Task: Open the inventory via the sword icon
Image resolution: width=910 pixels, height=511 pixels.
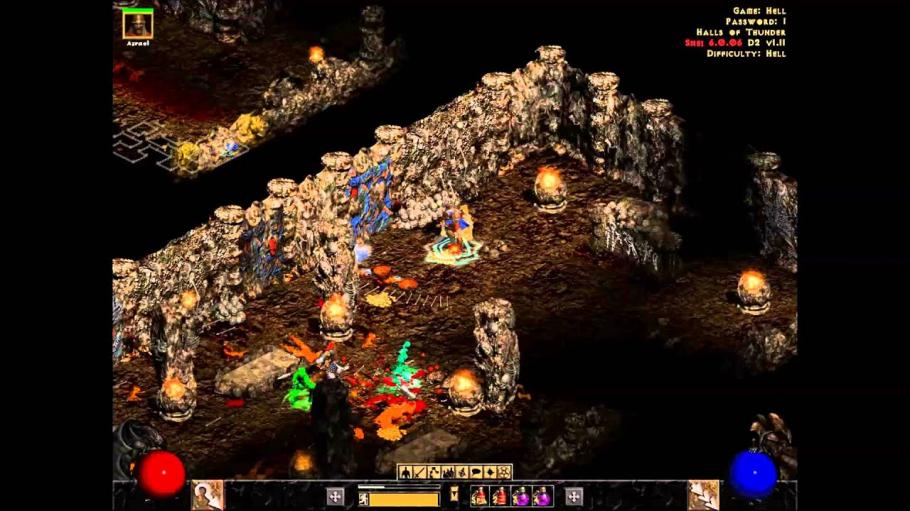Action: 420,472
